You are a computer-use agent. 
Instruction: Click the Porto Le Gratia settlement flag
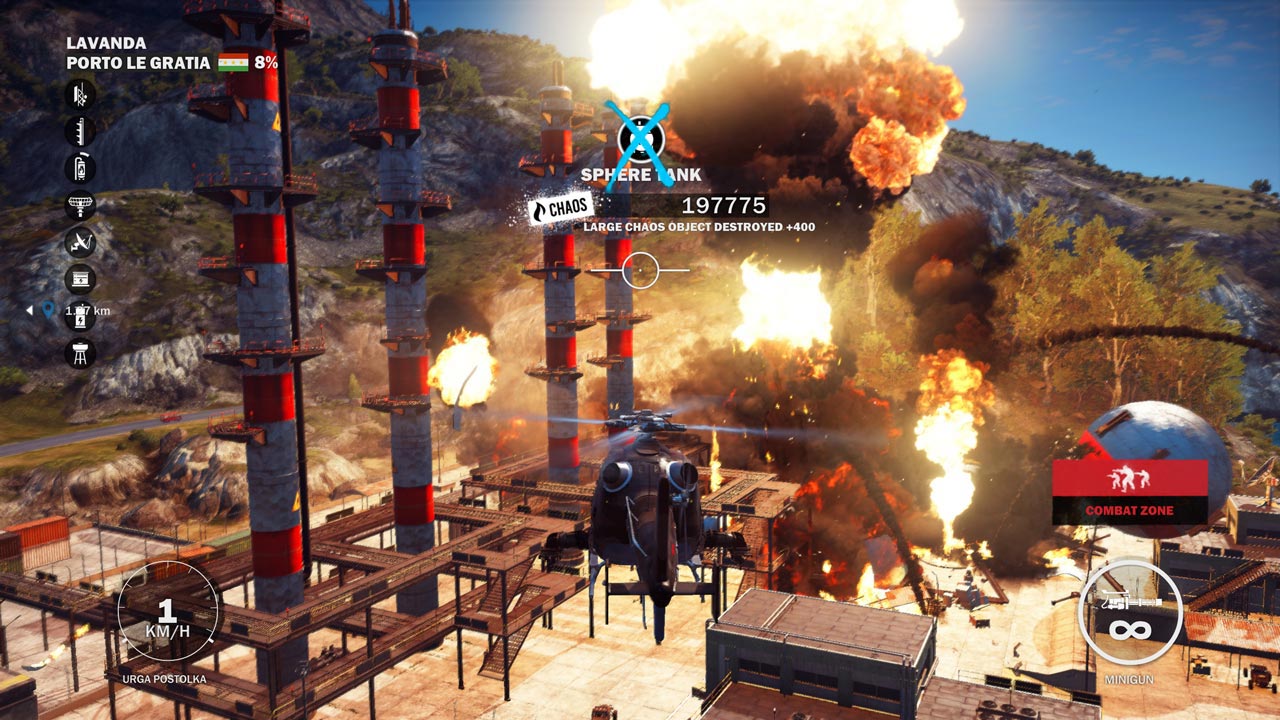pos(233,63)
